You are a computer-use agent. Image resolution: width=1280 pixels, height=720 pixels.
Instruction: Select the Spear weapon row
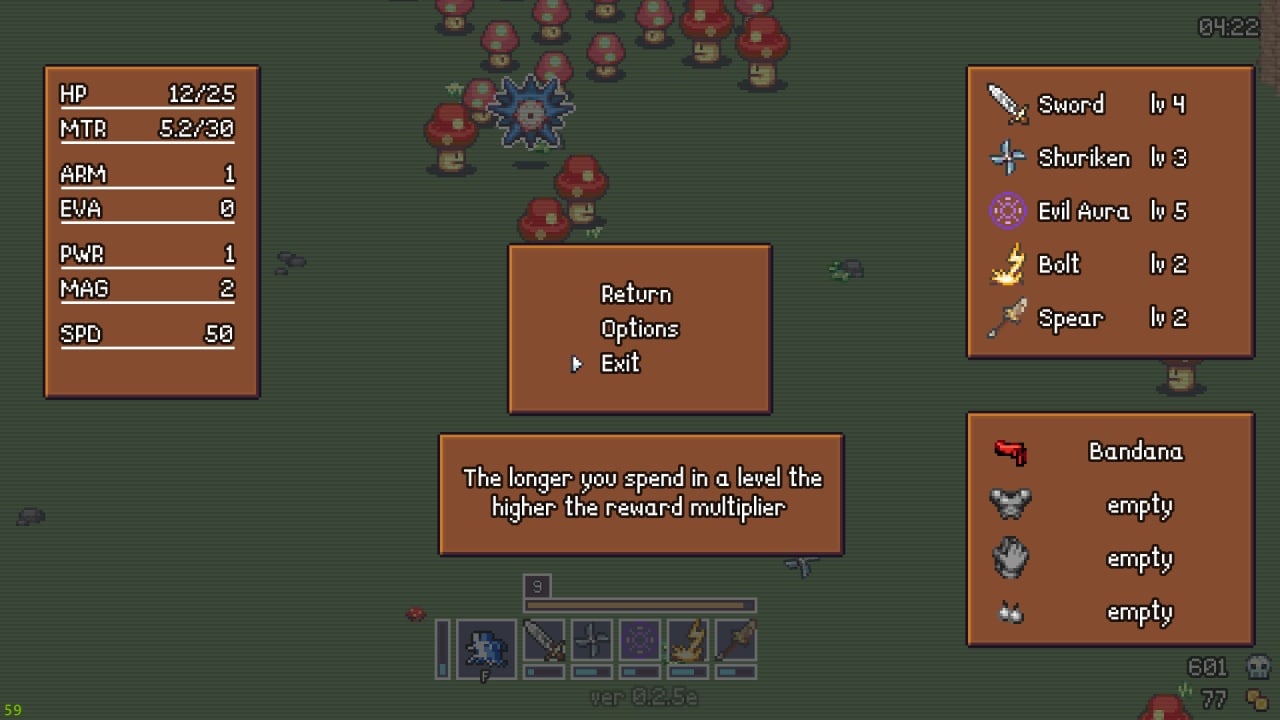pos(1087,318)
